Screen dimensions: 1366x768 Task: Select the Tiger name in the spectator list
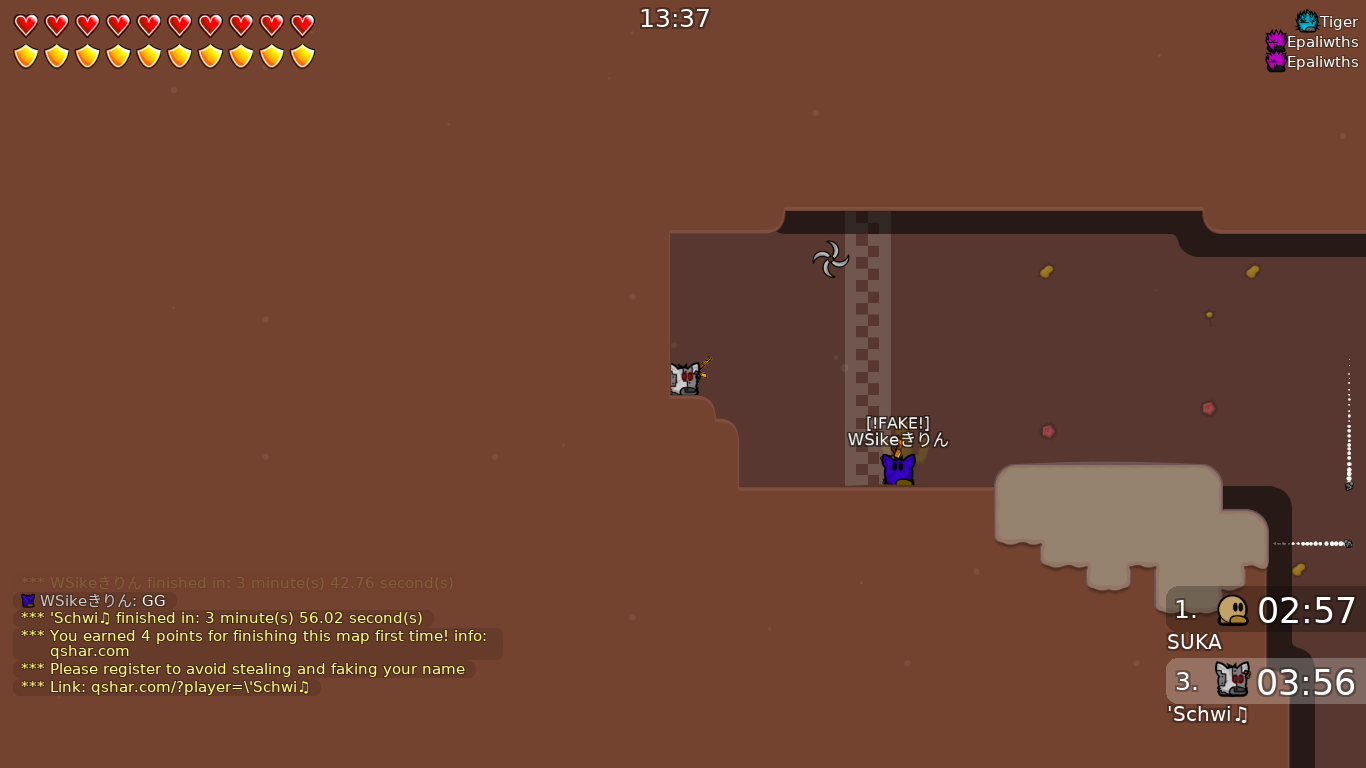(x=1337, y=20)
